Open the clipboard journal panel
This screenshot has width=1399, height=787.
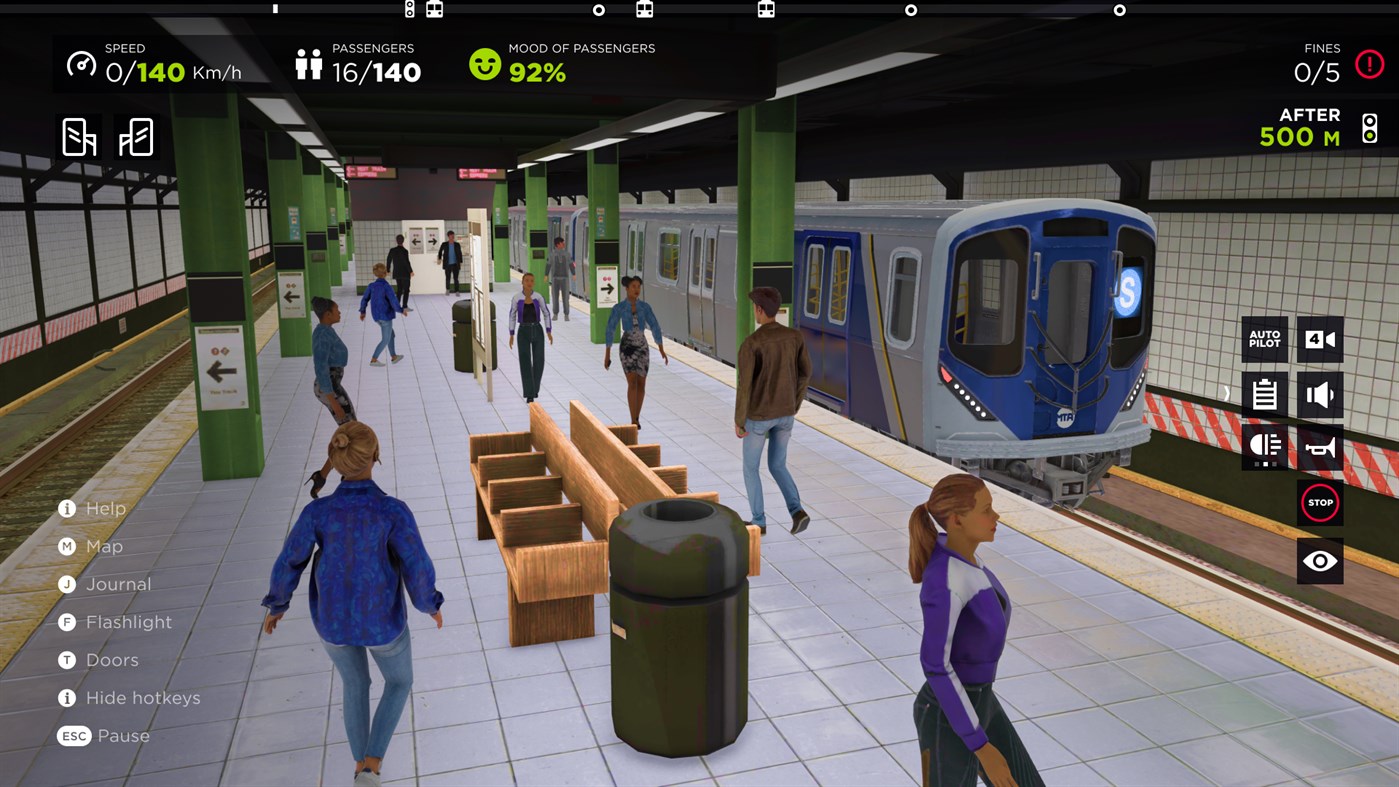(x=1263, y=394)
